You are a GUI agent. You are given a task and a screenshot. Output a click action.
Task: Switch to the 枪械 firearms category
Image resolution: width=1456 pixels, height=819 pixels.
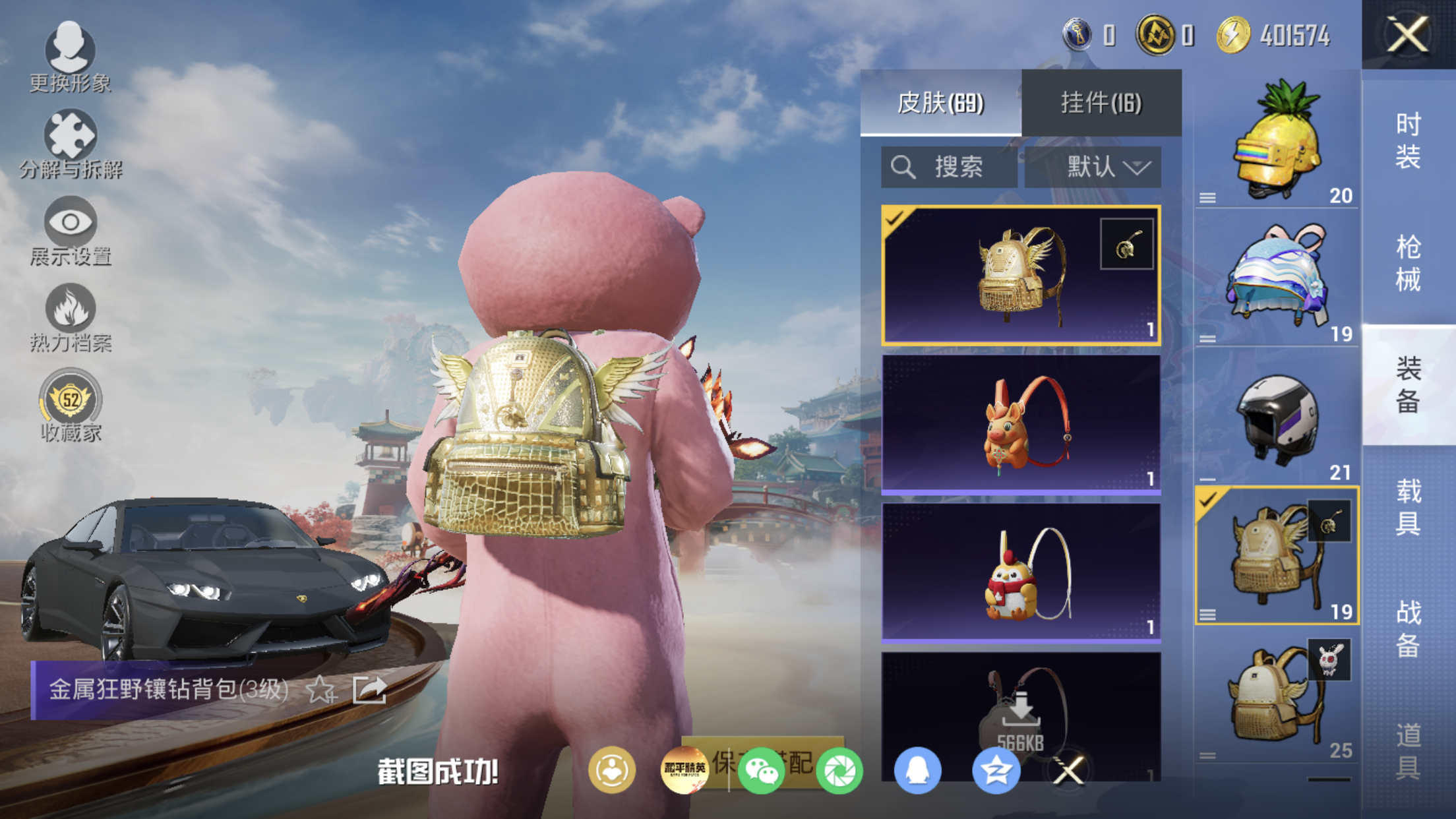(1409, 263)
